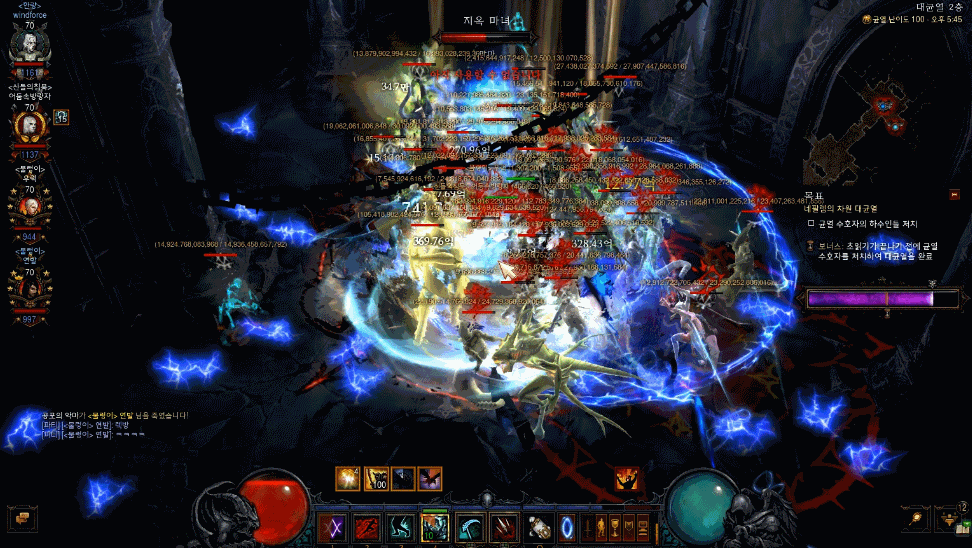This screenshot has height=548, width=972.
Task: Select the party portrait with paragon 1137
Action: pyautogui.click(x=29, y=126)
